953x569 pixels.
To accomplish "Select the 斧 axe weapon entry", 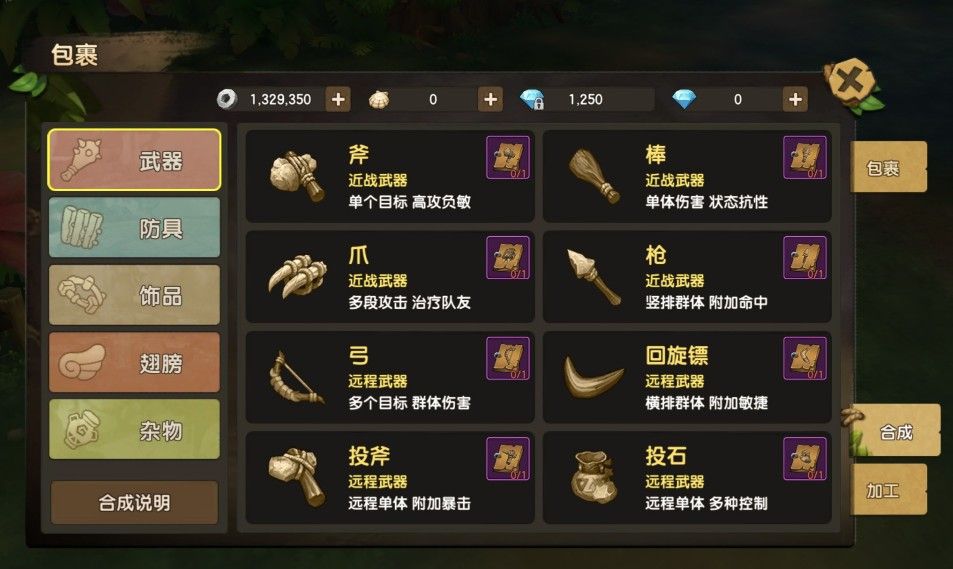I will pyautogui.click(x=389, y=176).
